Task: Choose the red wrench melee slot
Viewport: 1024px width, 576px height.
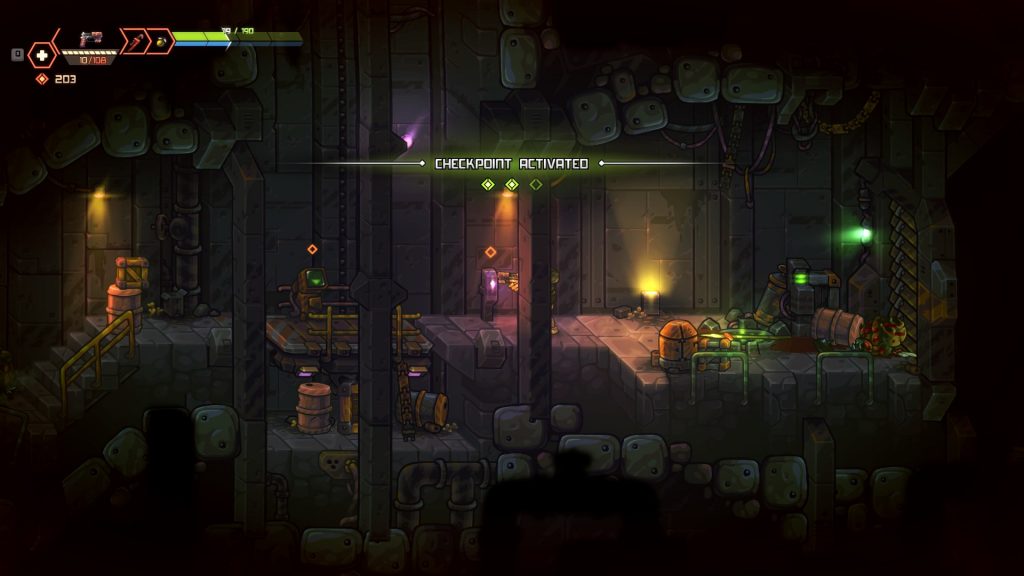Action: pyautogui.click(x=132, y=40)
